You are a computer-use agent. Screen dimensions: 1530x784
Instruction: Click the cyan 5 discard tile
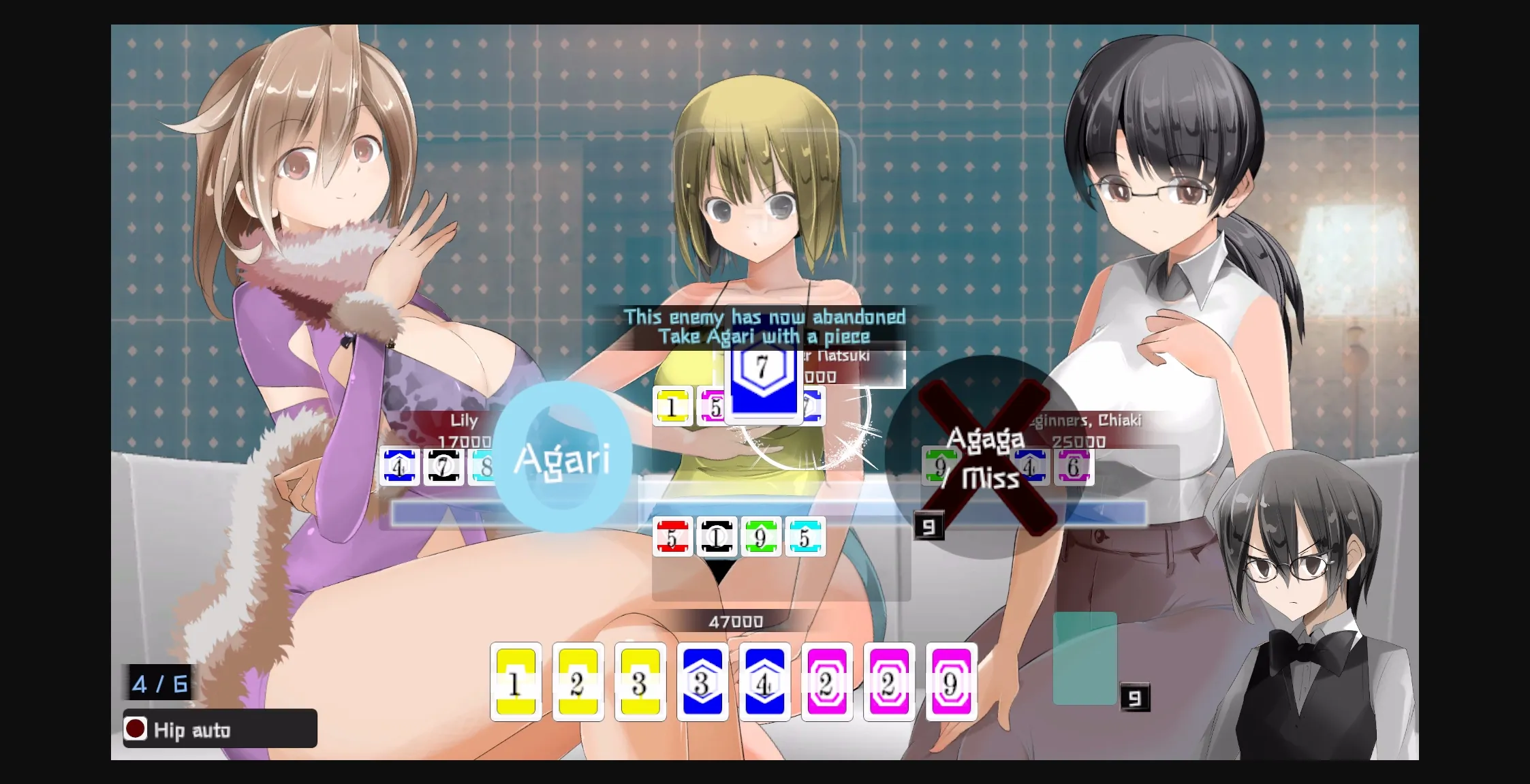(806, 537)
